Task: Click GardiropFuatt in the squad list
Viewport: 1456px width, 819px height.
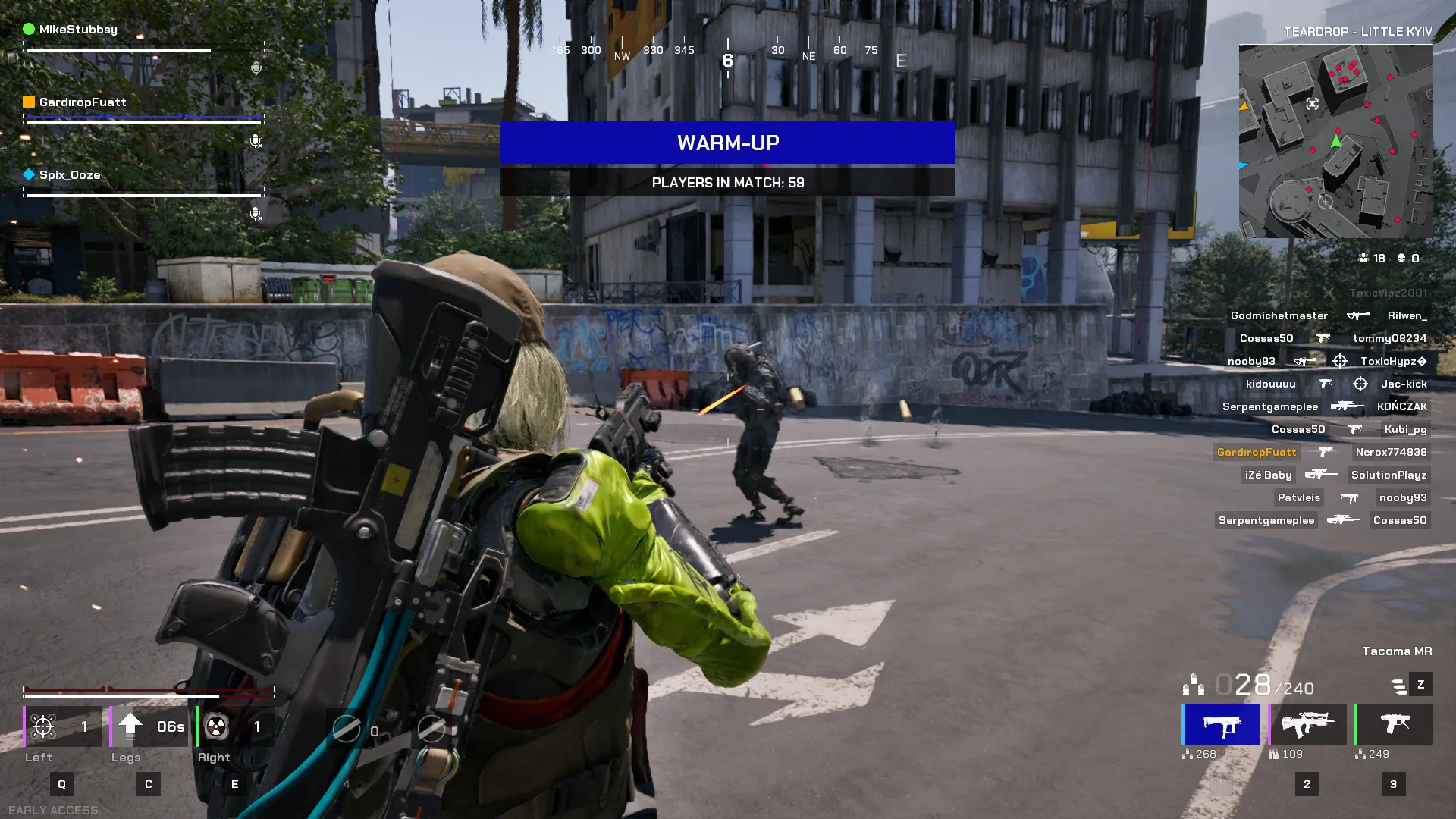Action: [83, 102]
